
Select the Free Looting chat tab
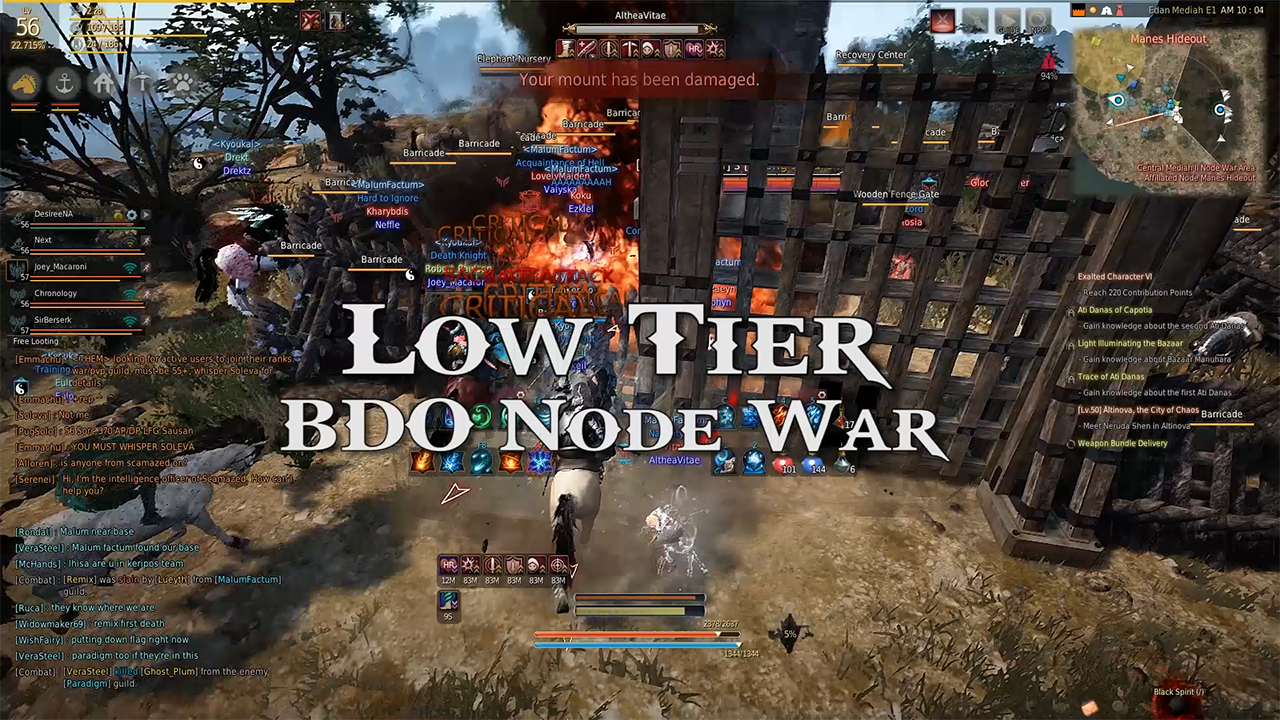(38, 342)
